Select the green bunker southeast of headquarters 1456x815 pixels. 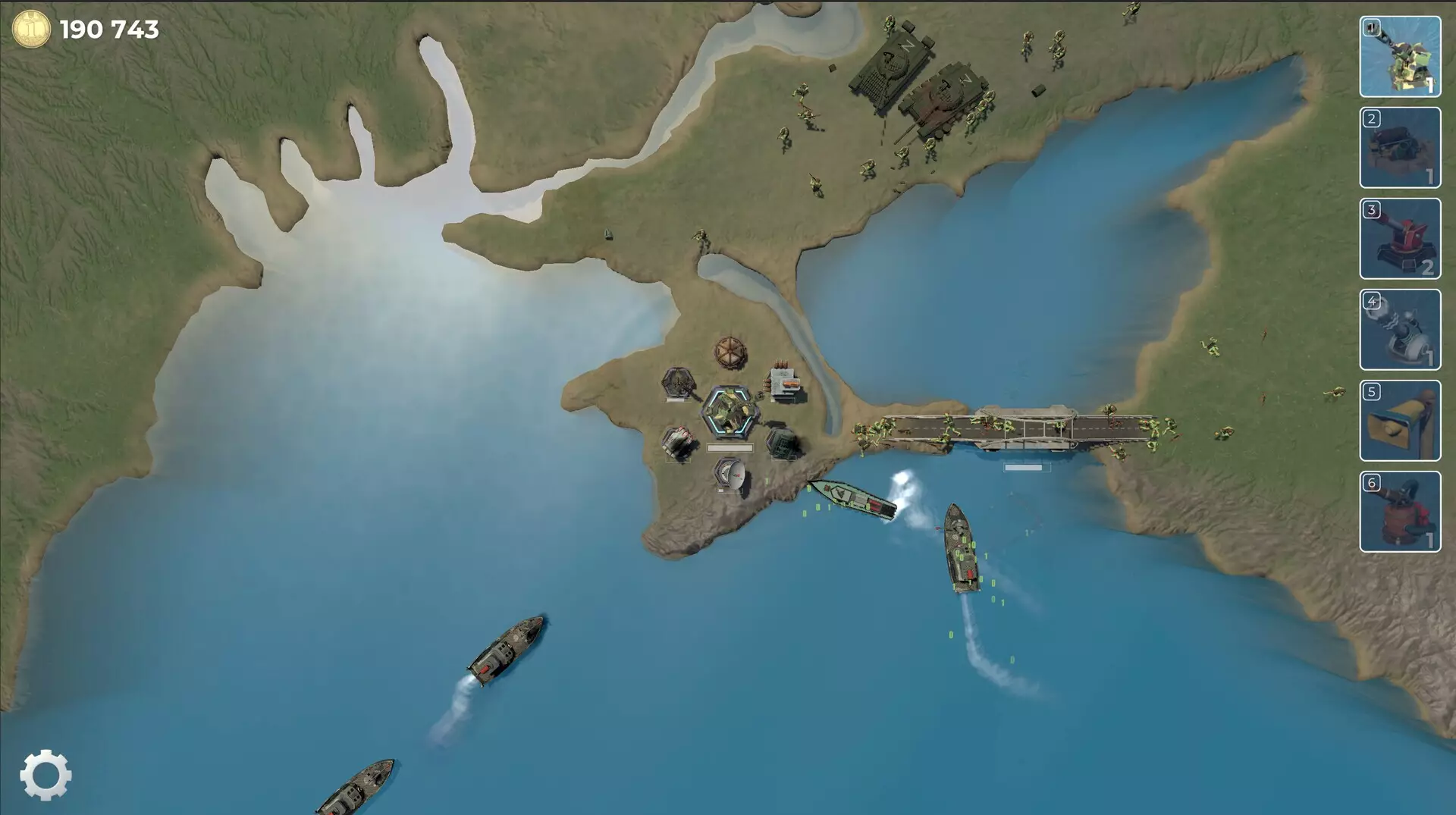(x=782, y=440)
